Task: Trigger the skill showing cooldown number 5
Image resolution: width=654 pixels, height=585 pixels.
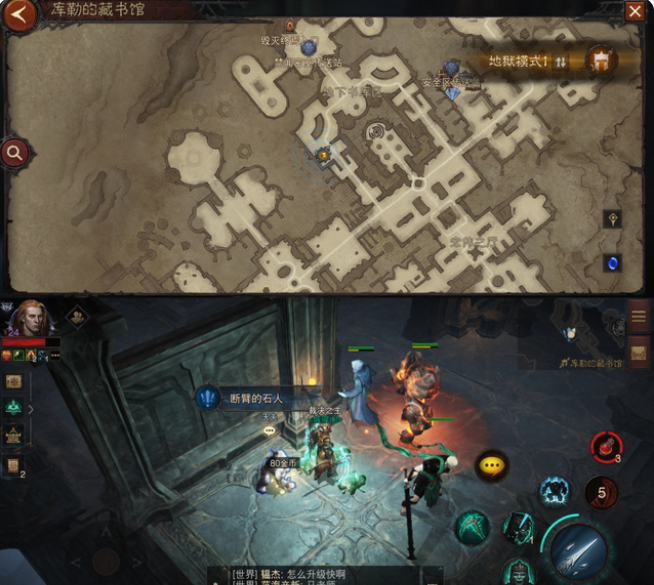Action: coord(601,492)
